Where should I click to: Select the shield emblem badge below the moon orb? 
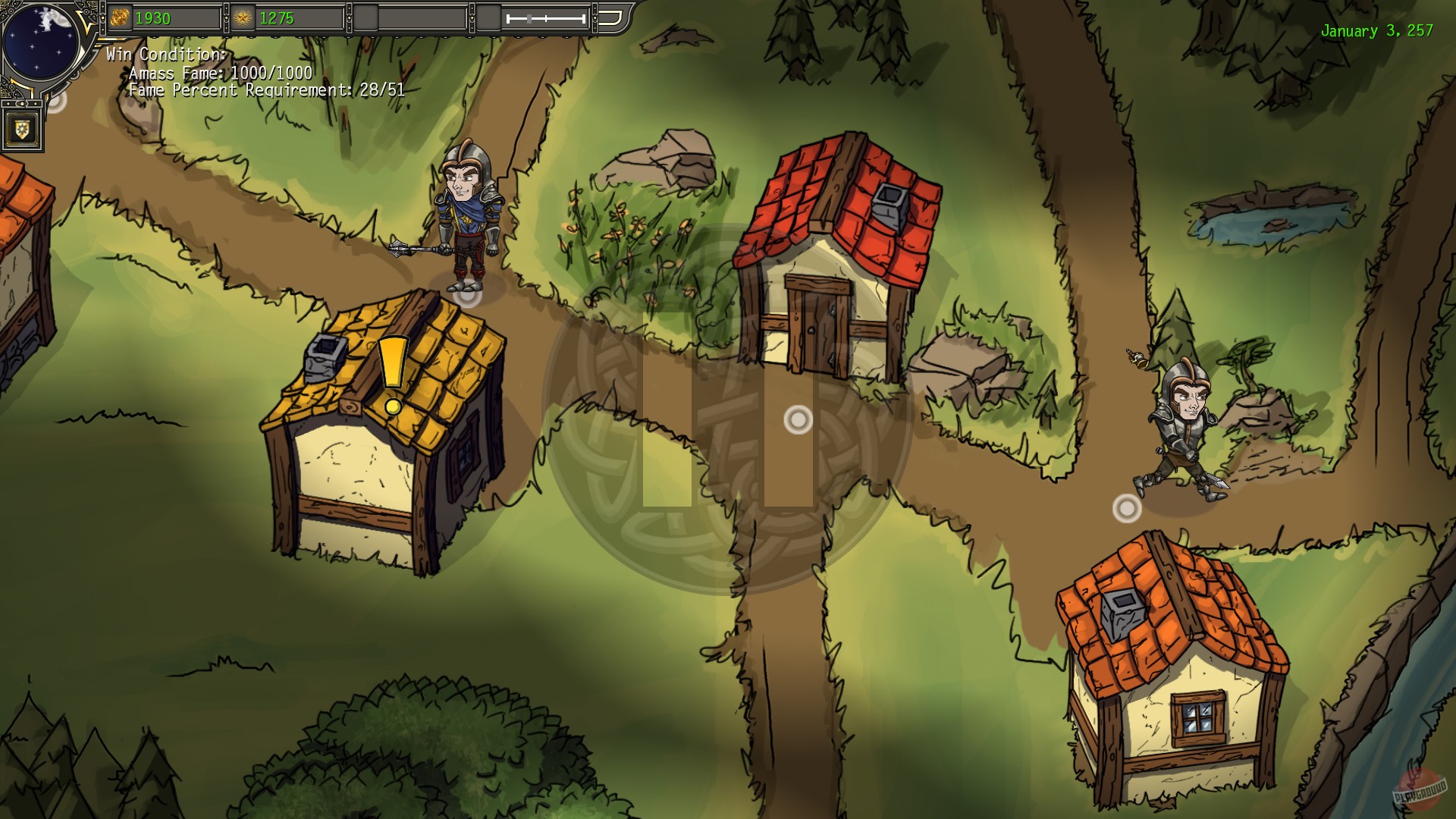coord(23,129)
